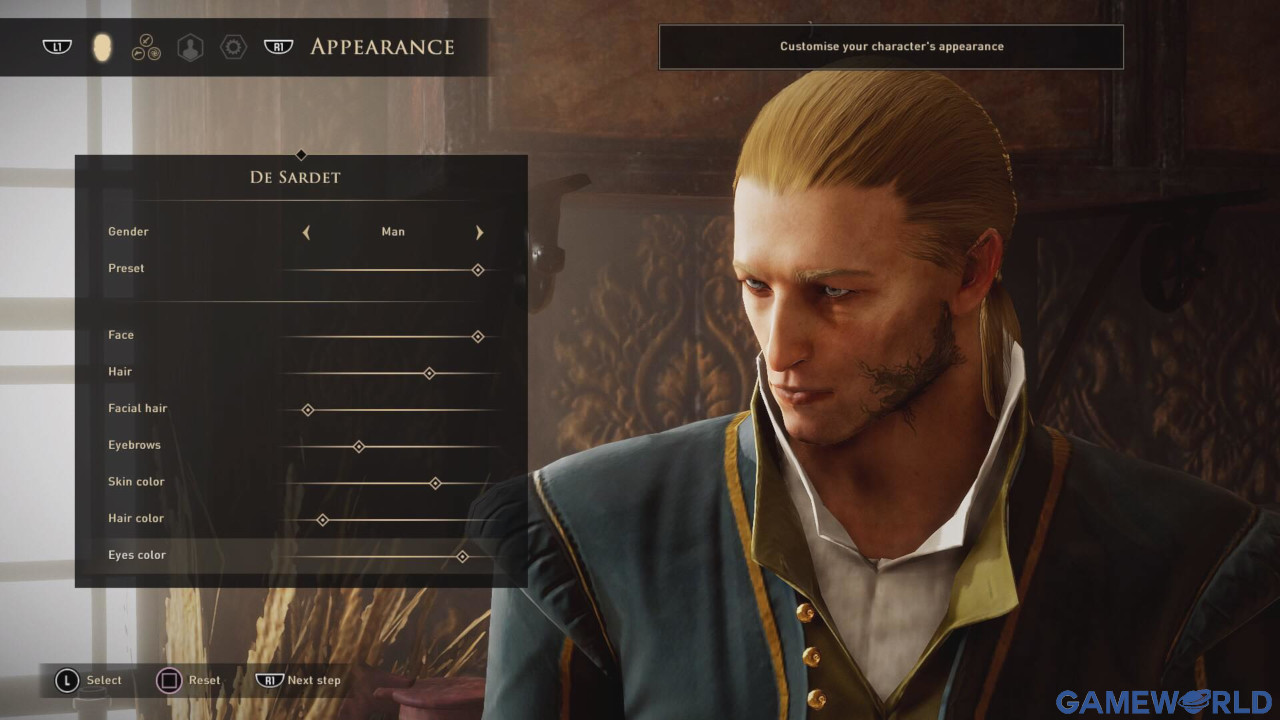Viewport: 1280px width, 720px height.
Task: Change the Face slider value
Action: point(478,337)
